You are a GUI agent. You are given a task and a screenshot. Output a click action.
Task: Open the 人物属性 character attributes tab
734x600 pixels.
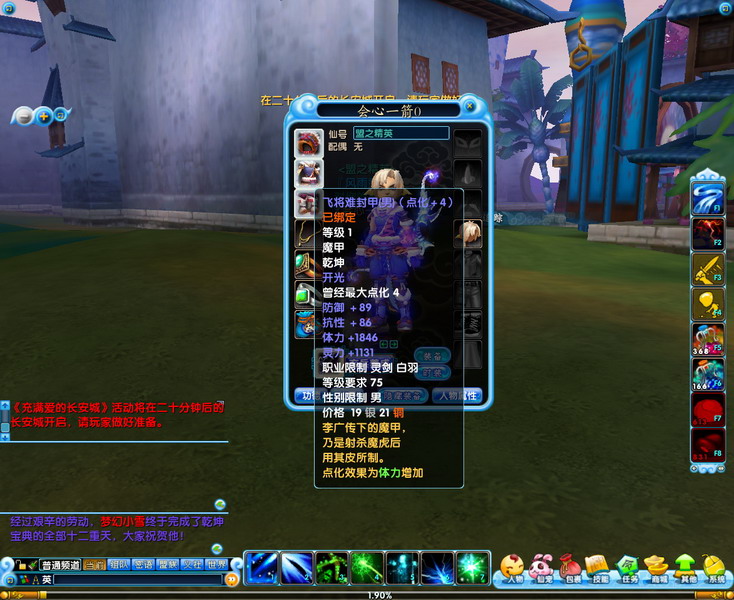[458, 395]
